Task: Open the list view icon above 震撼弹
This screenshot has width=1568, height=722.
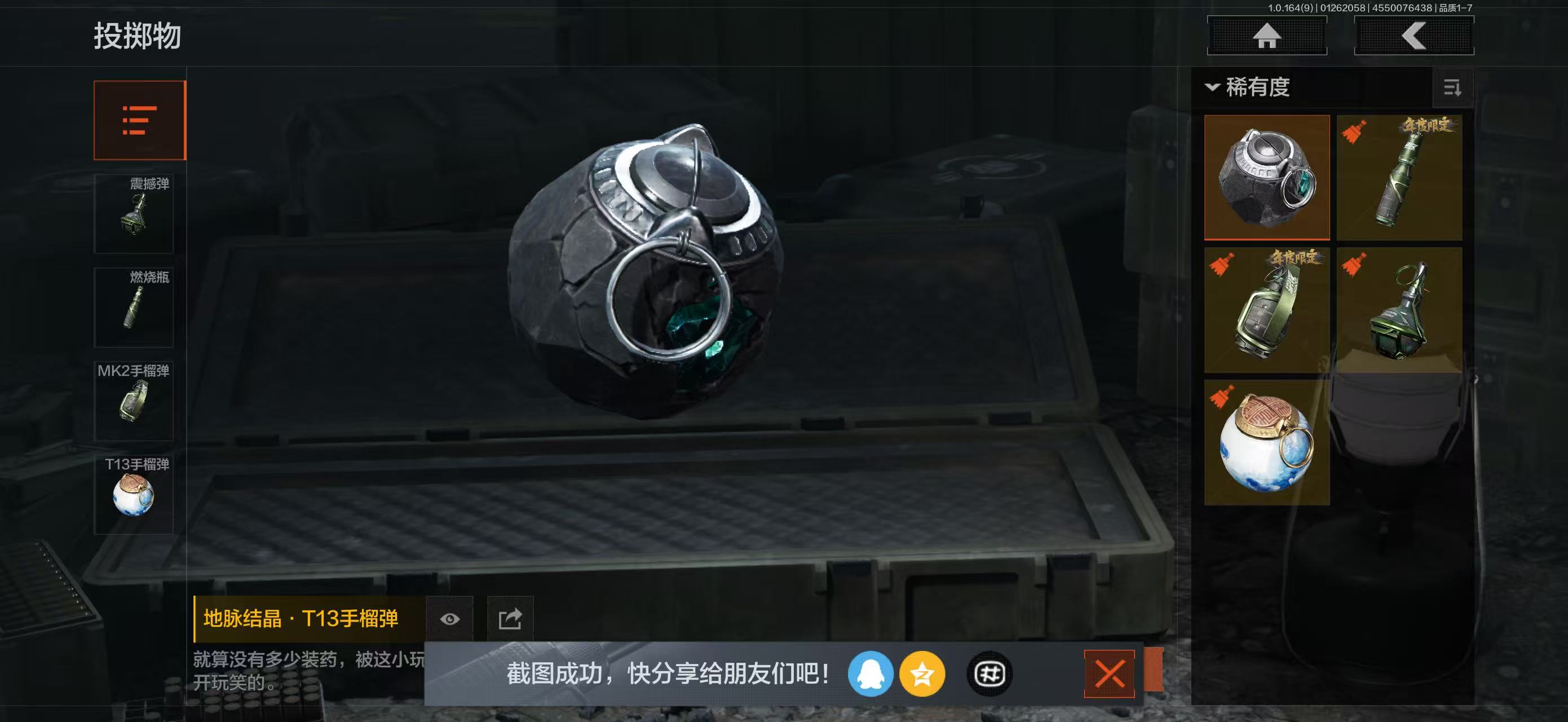Action: click(139, 120)
